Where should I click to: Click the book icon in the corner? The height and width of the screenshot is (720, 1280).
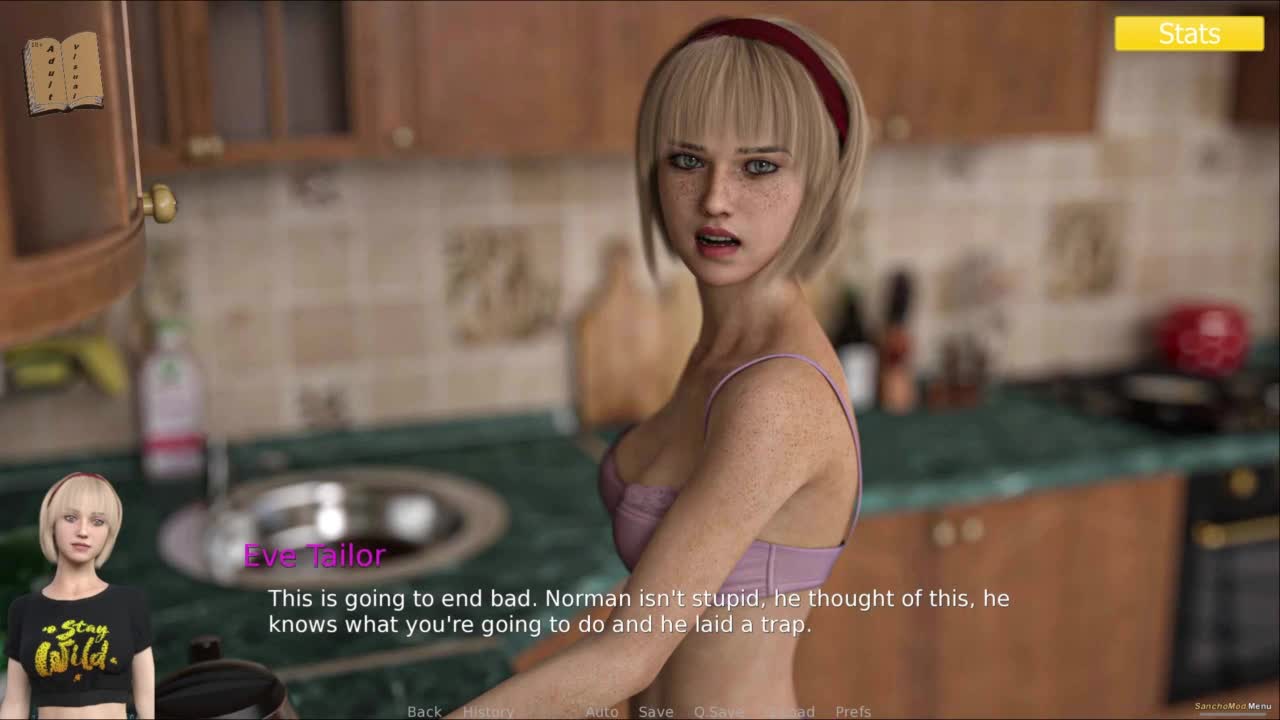[63, 72]
